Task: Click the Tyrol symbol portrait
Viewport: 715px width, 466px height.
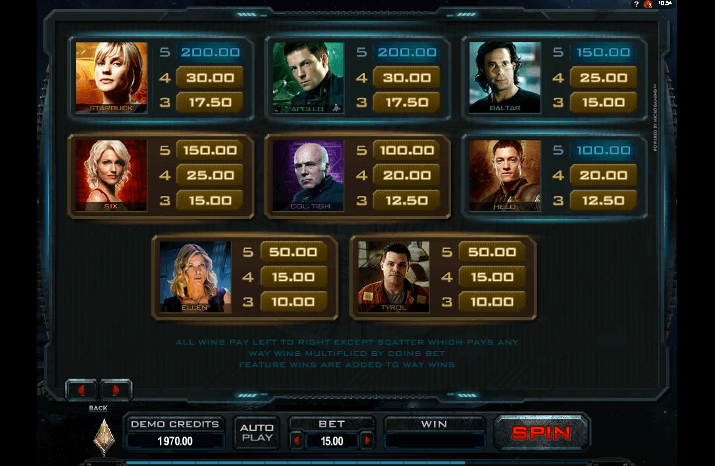Action: 394,276
